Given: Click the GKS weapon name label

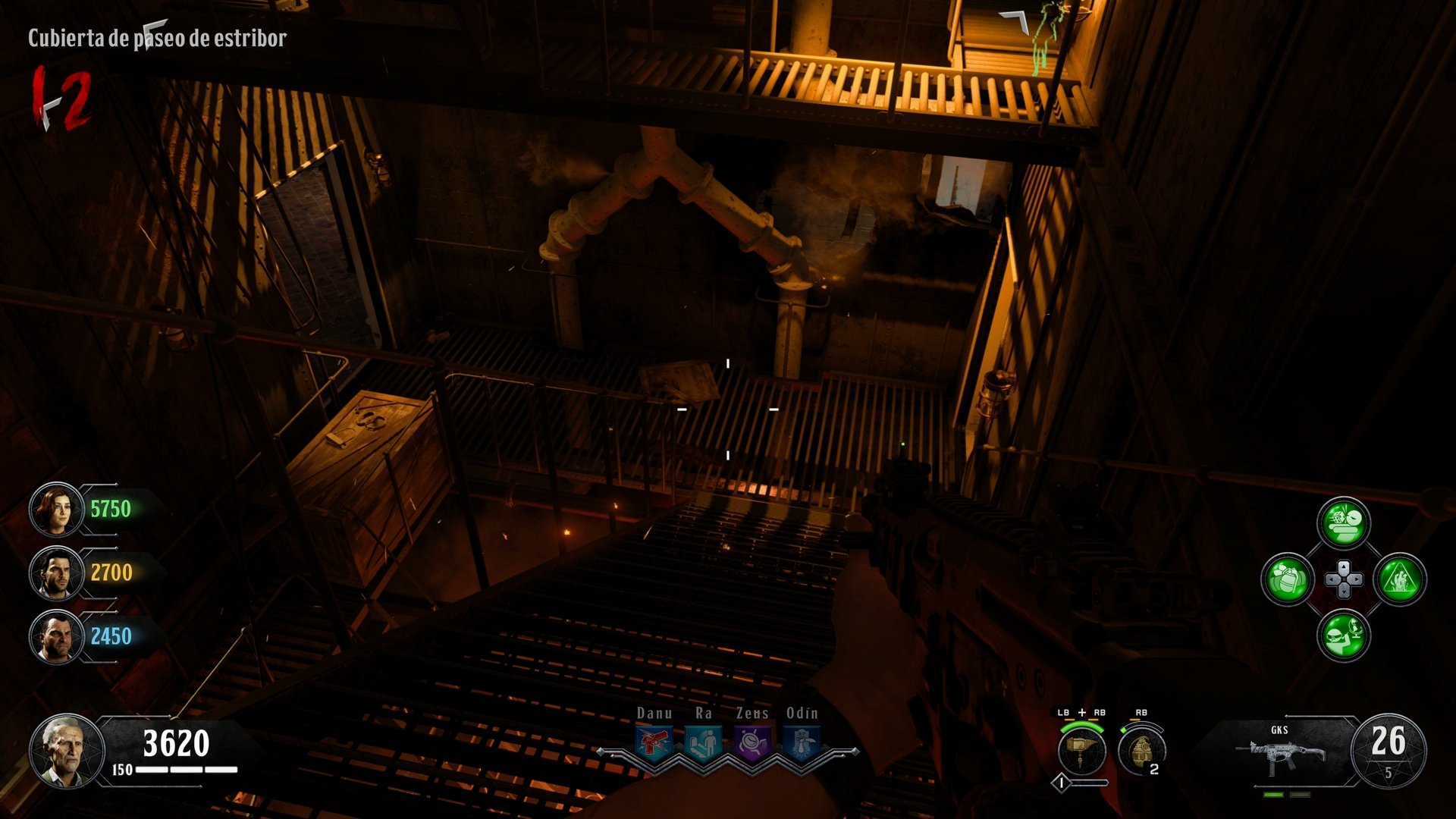Looking at the screenshot, I should [x=1279, y=730].
